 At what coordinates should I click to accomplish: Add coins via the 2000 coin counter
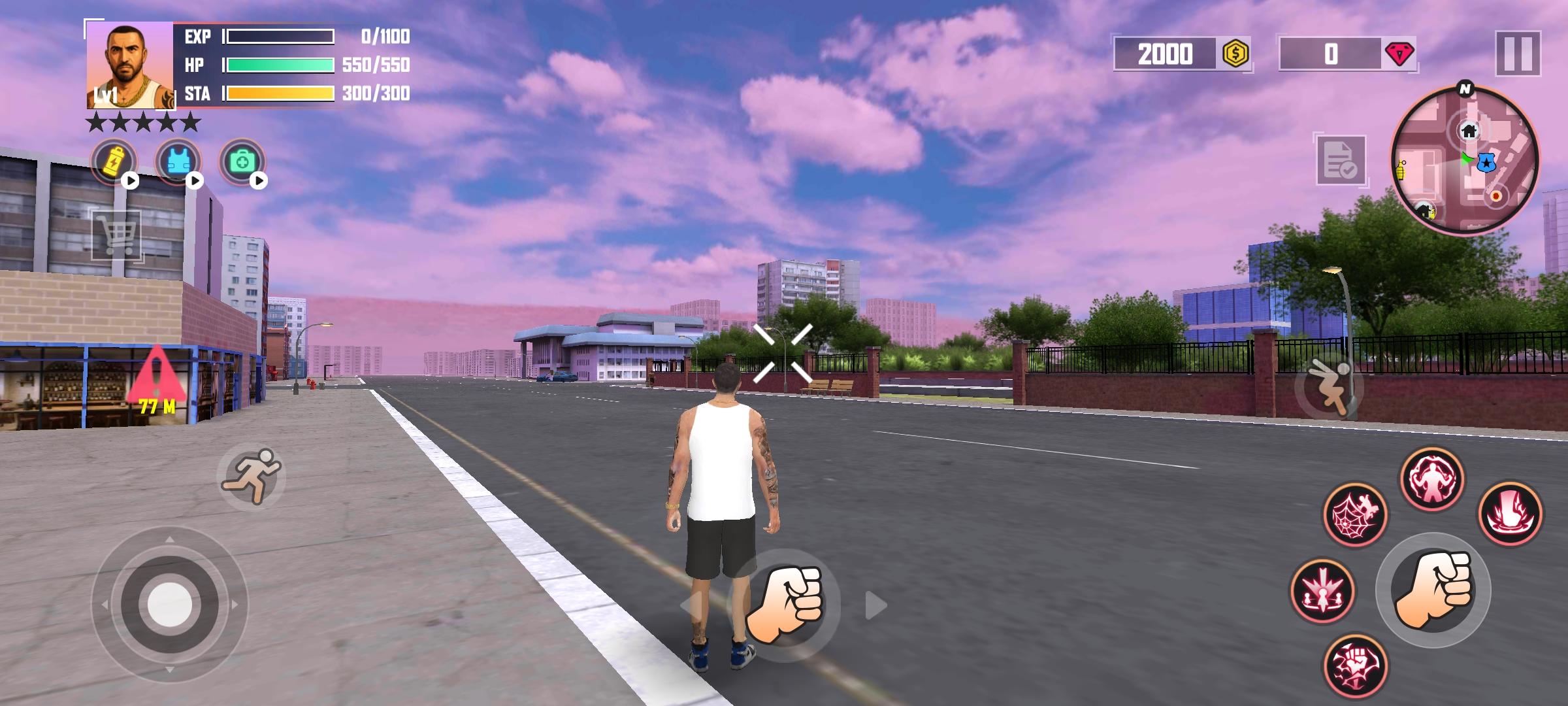[1181, 55]
